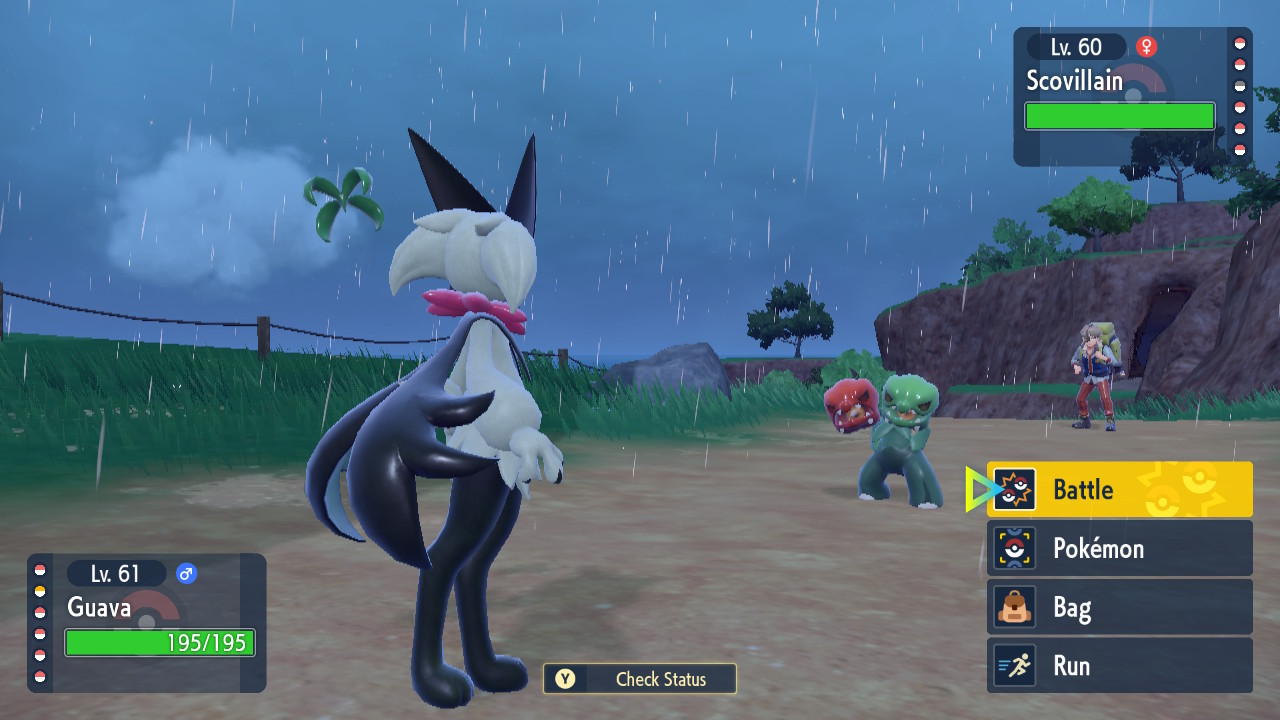1280x720 pixels.
Task: Open the Bag option
Action: pos(1119,607)
